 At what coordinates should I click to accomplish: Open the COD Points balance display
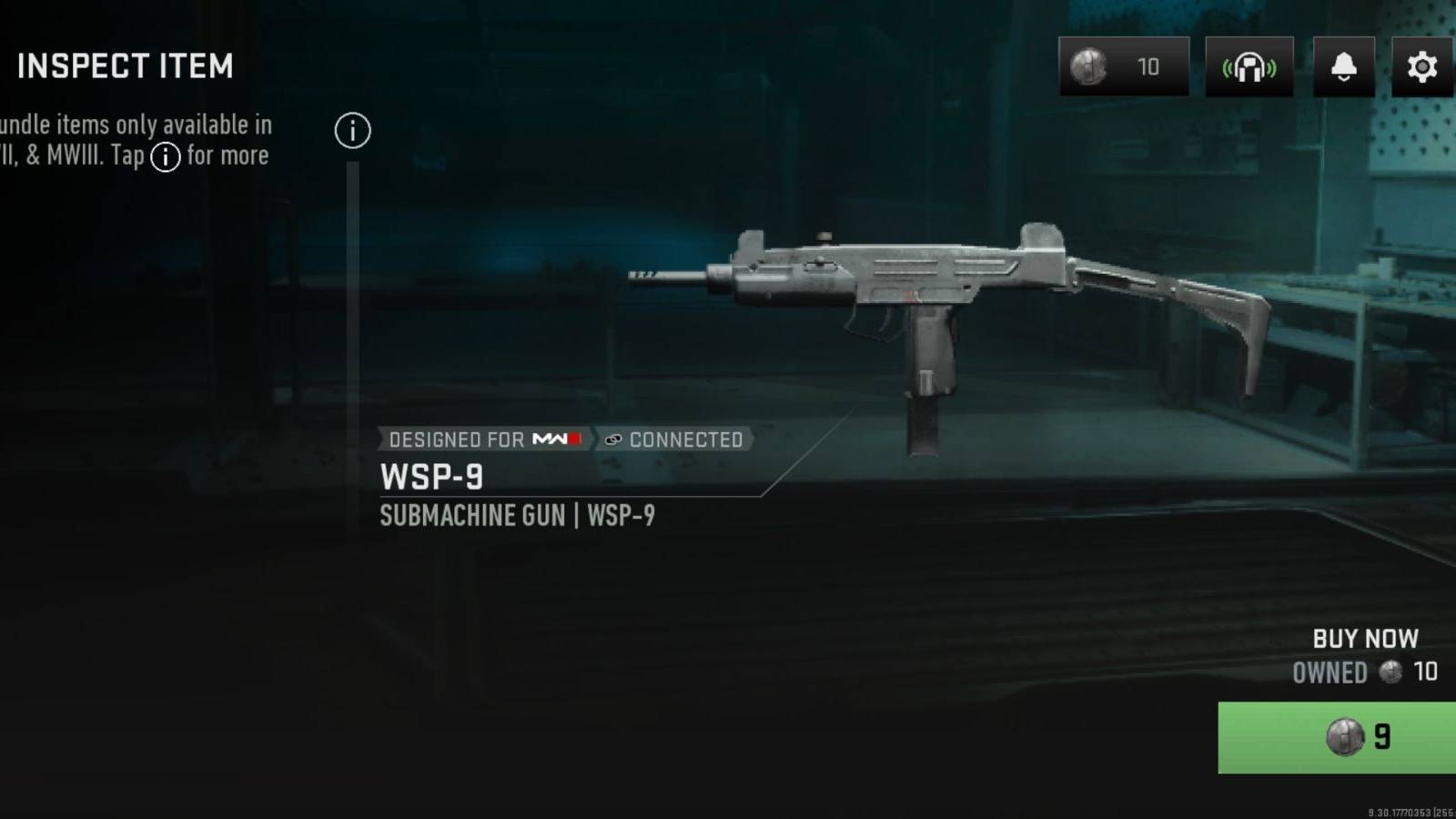(1123, 66)
